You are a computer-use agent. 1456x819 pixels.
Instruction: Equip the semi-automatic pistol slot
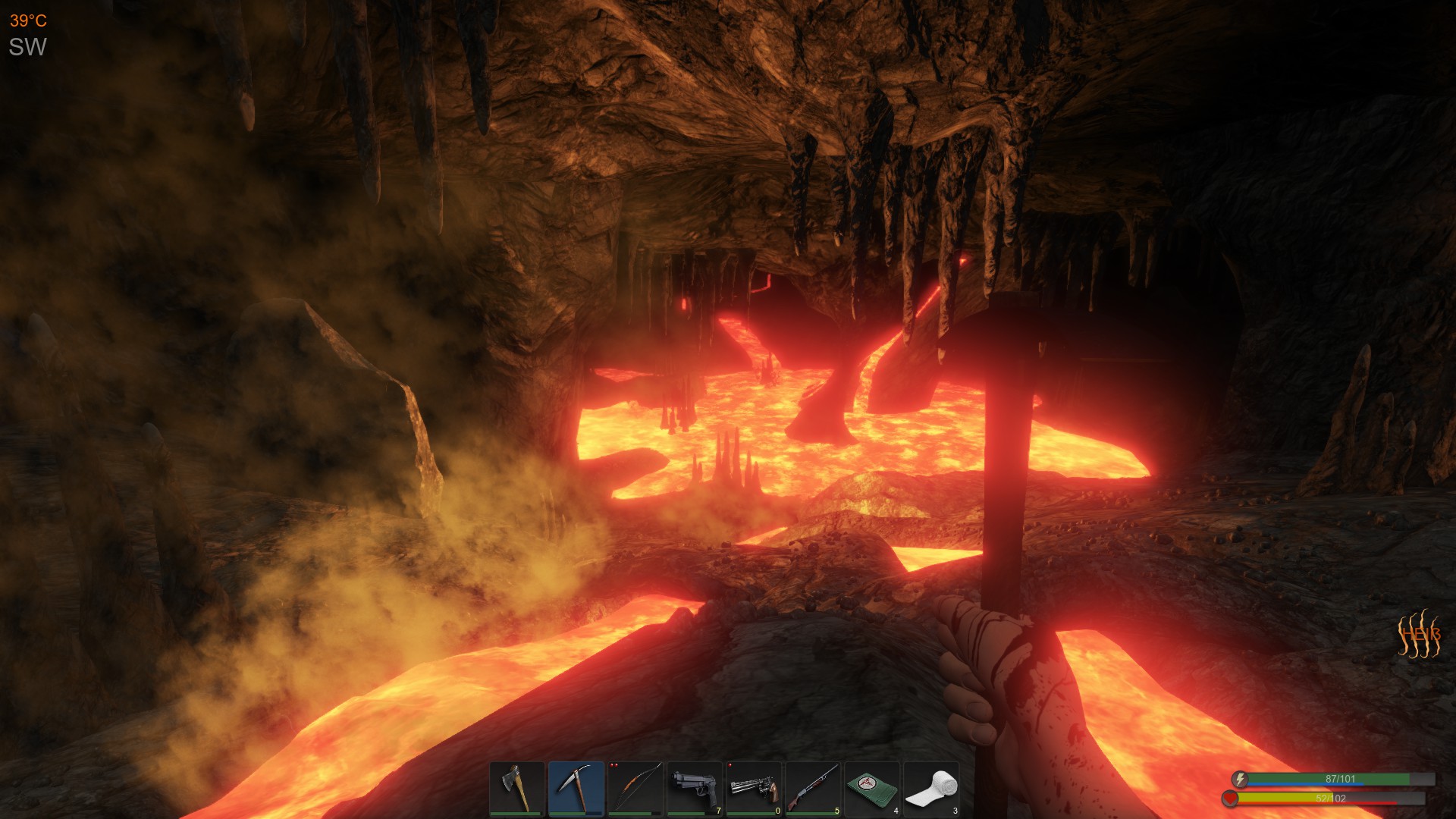(x=694, y=789)
